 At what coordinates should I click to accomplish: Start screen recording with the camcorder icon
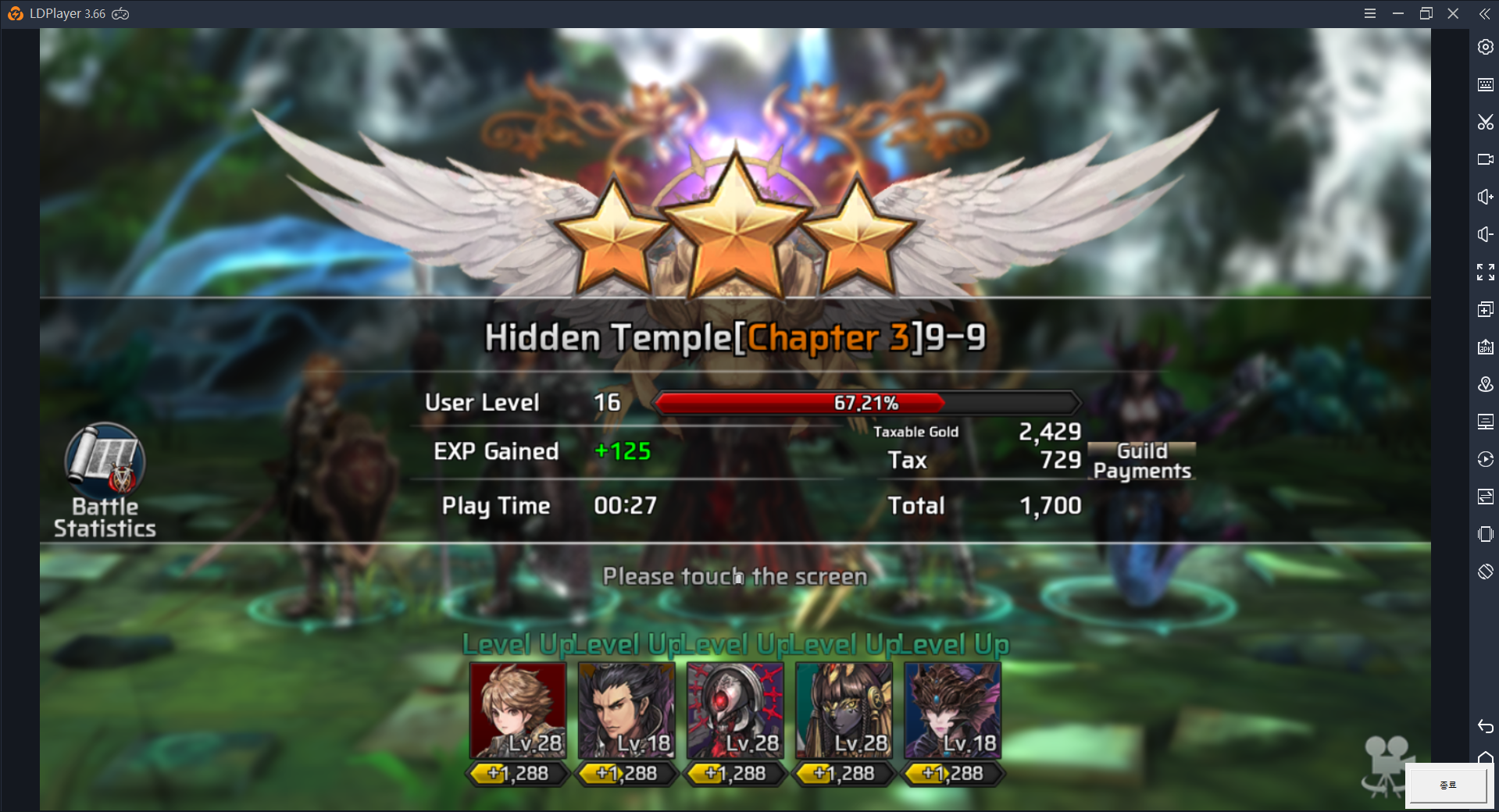point(1485,158)
